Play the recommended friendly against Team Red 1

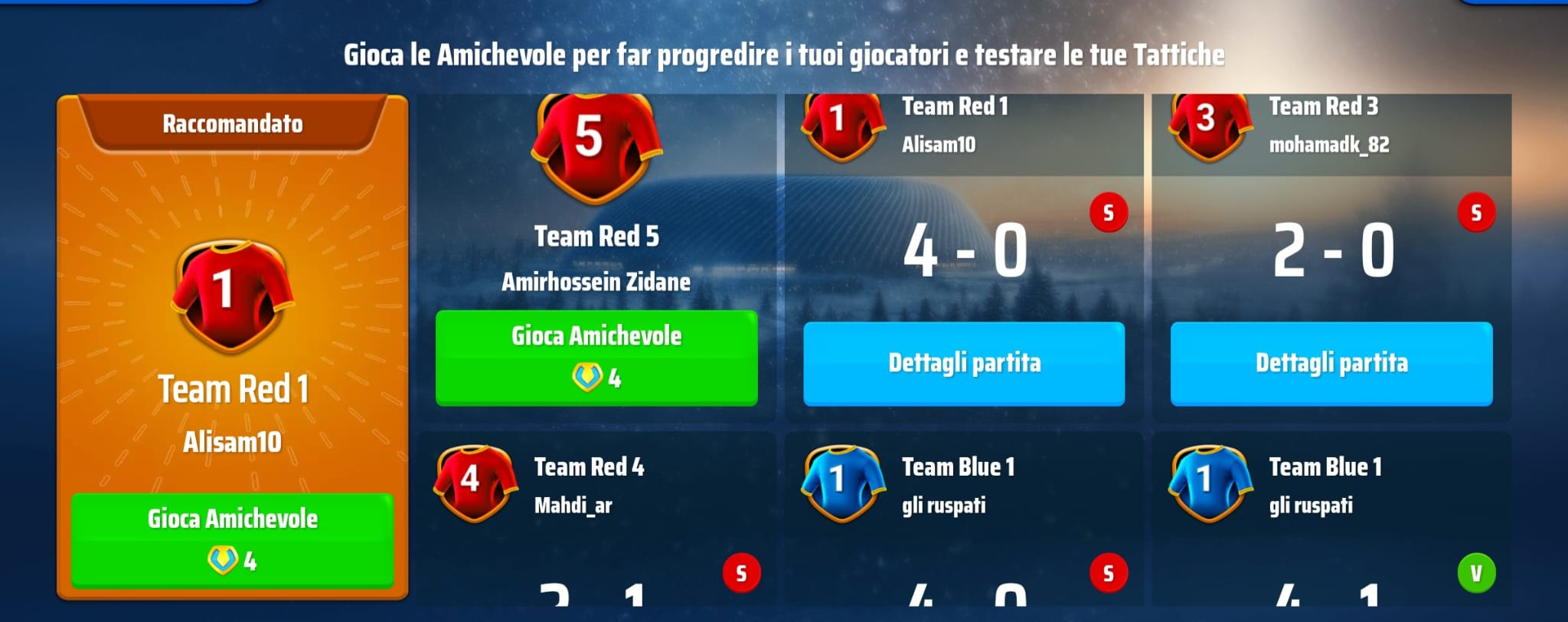[x=232, y=539]
